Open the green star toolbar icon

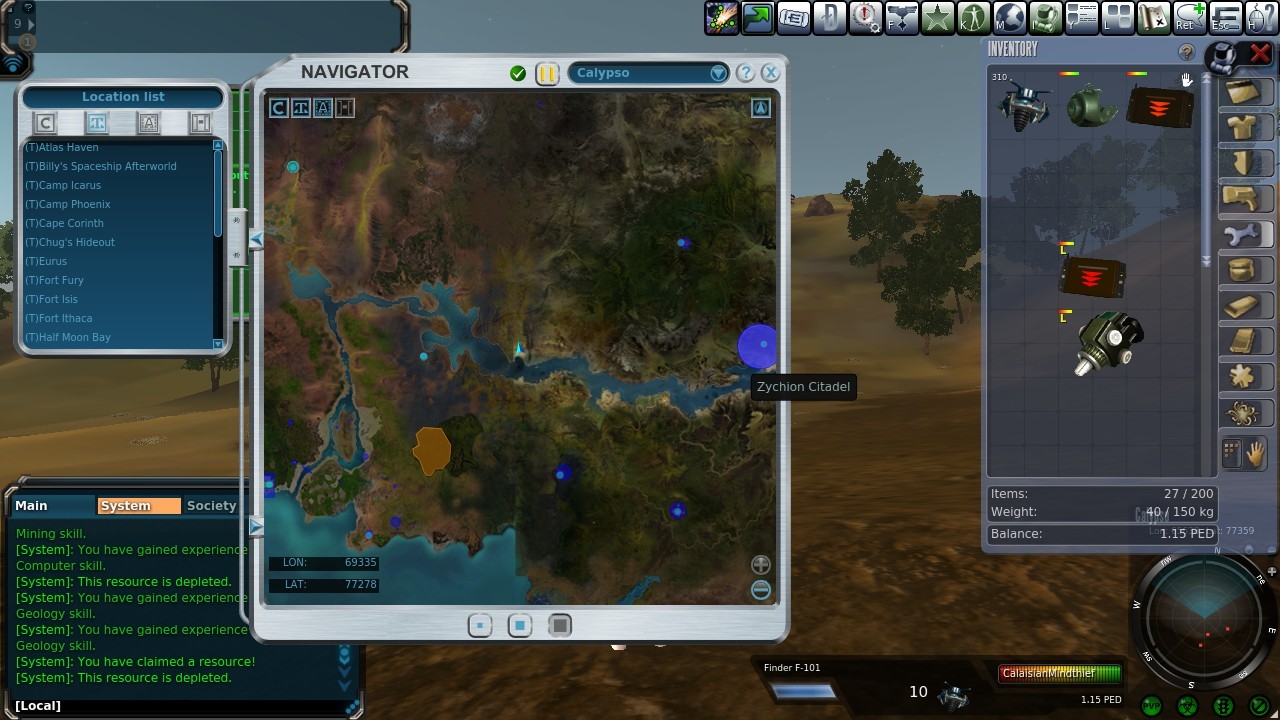click(938, 17)
